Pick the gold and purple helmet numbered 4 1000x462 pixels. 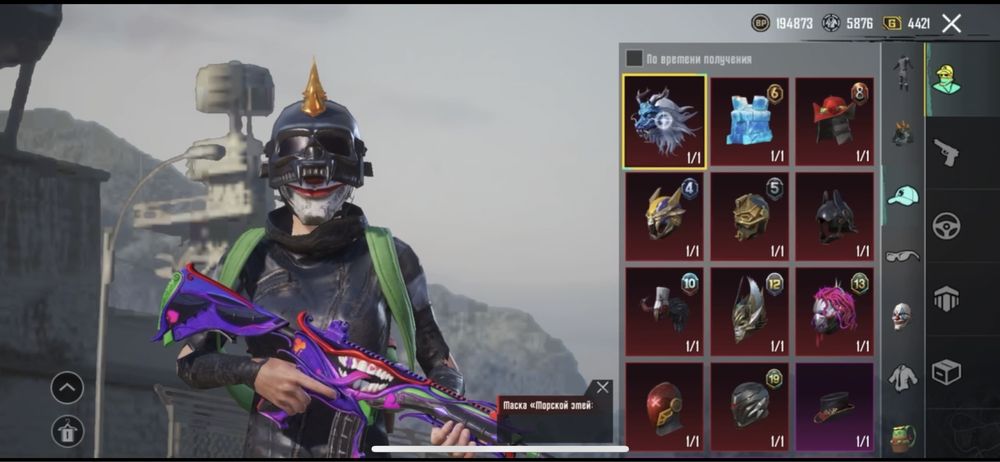[x=664, y=215]
